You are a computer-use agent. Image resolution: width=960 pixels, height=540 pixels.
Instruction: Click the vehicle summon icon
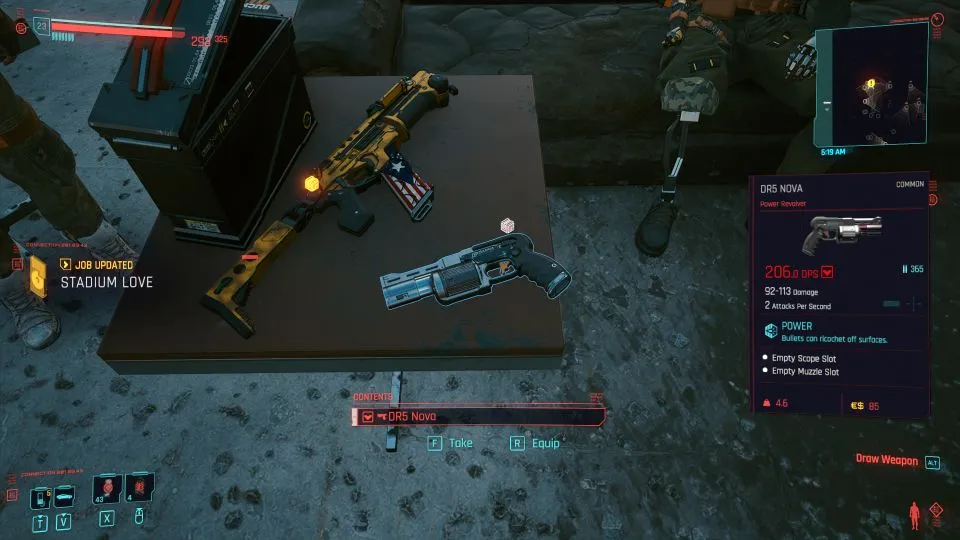click(65, 497)
